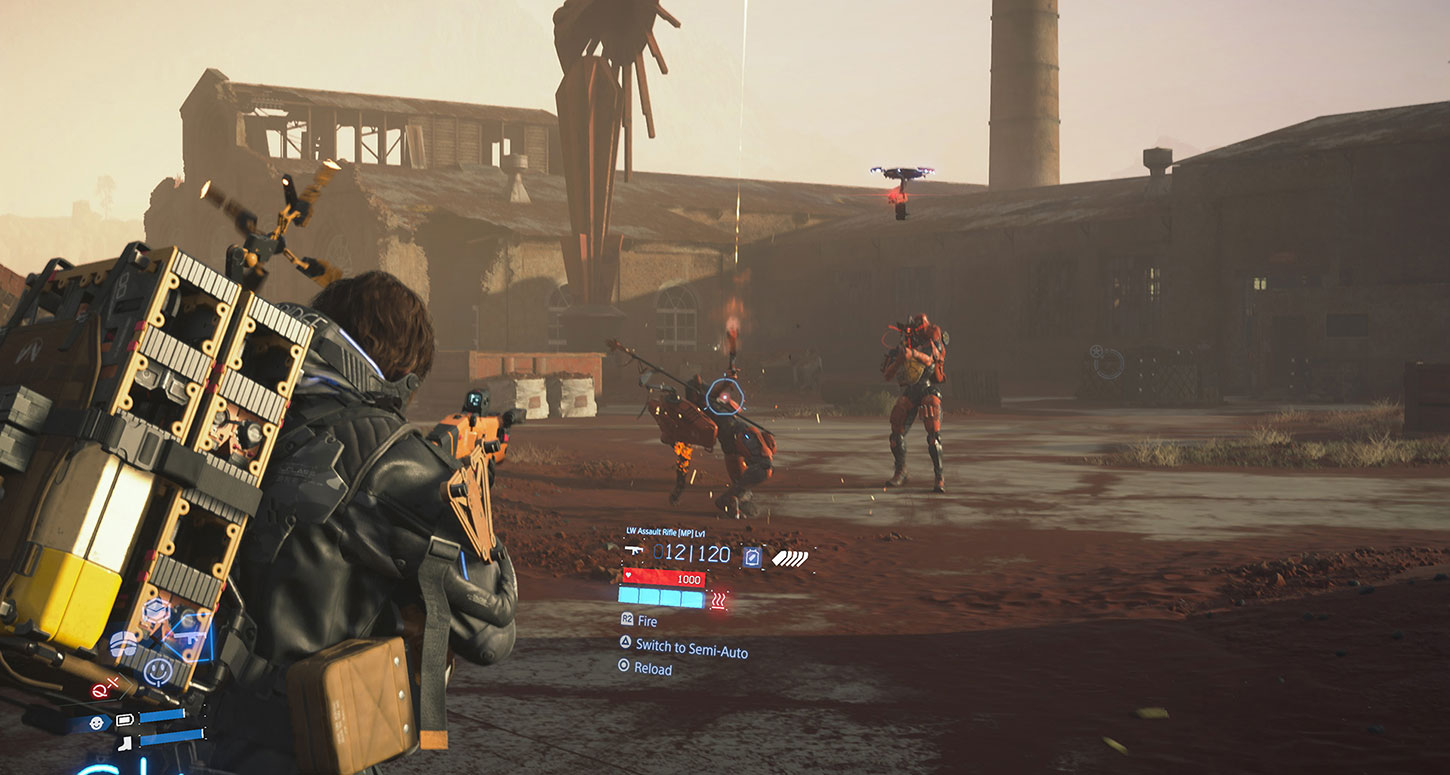Select the blue magazine icon beside ammo
Image resolution: width=1450 pixels, height=775 pixels.
coord(751,556)
